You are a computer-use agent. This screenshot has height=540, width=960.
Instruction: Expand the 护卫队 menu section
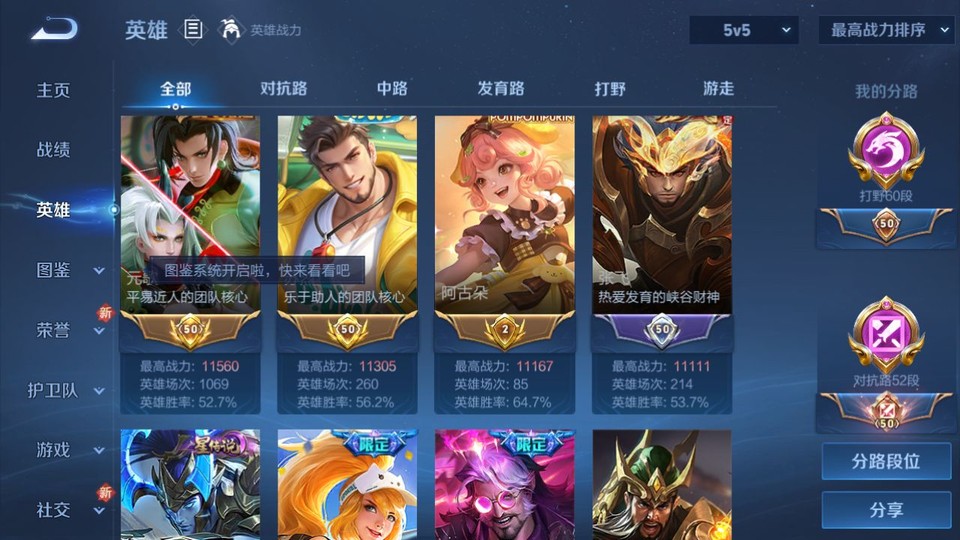point(66,390)
